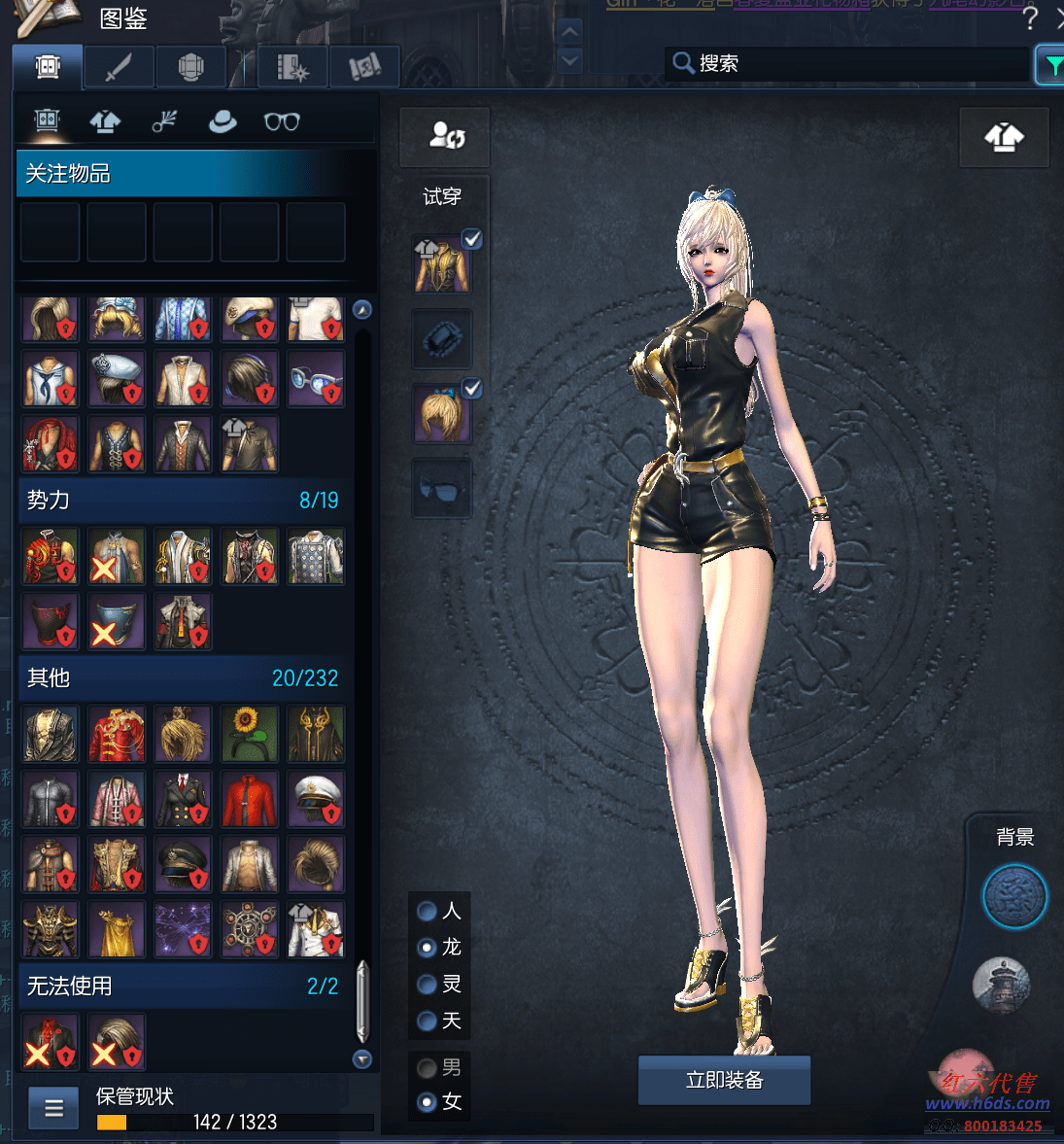Click the tried-on blonde hair slot
1064x1144 pixels.
click(x=441, y=413)
